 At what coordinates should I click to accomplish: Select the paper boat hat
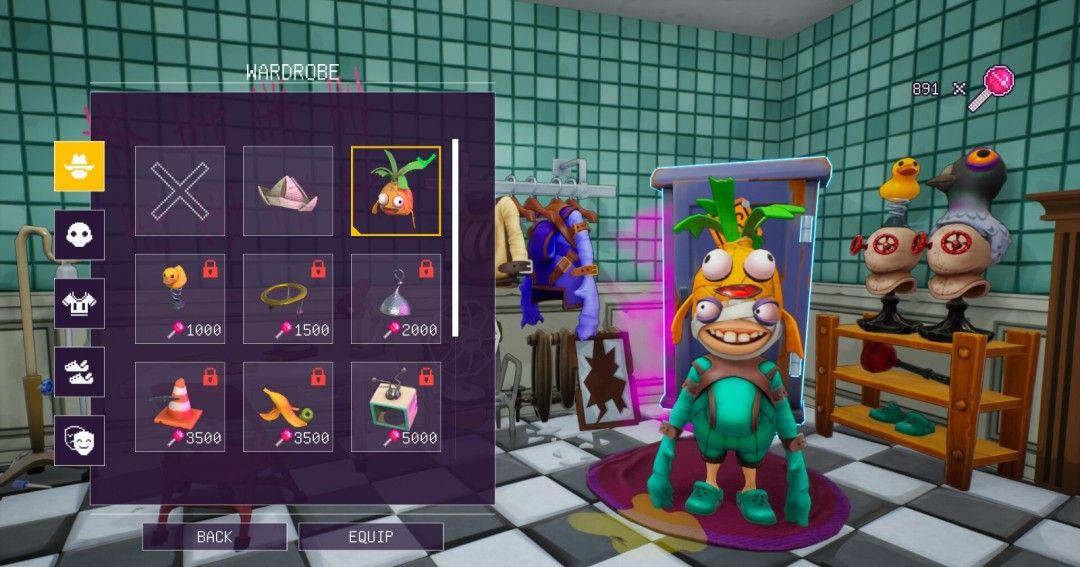point(288,191)
